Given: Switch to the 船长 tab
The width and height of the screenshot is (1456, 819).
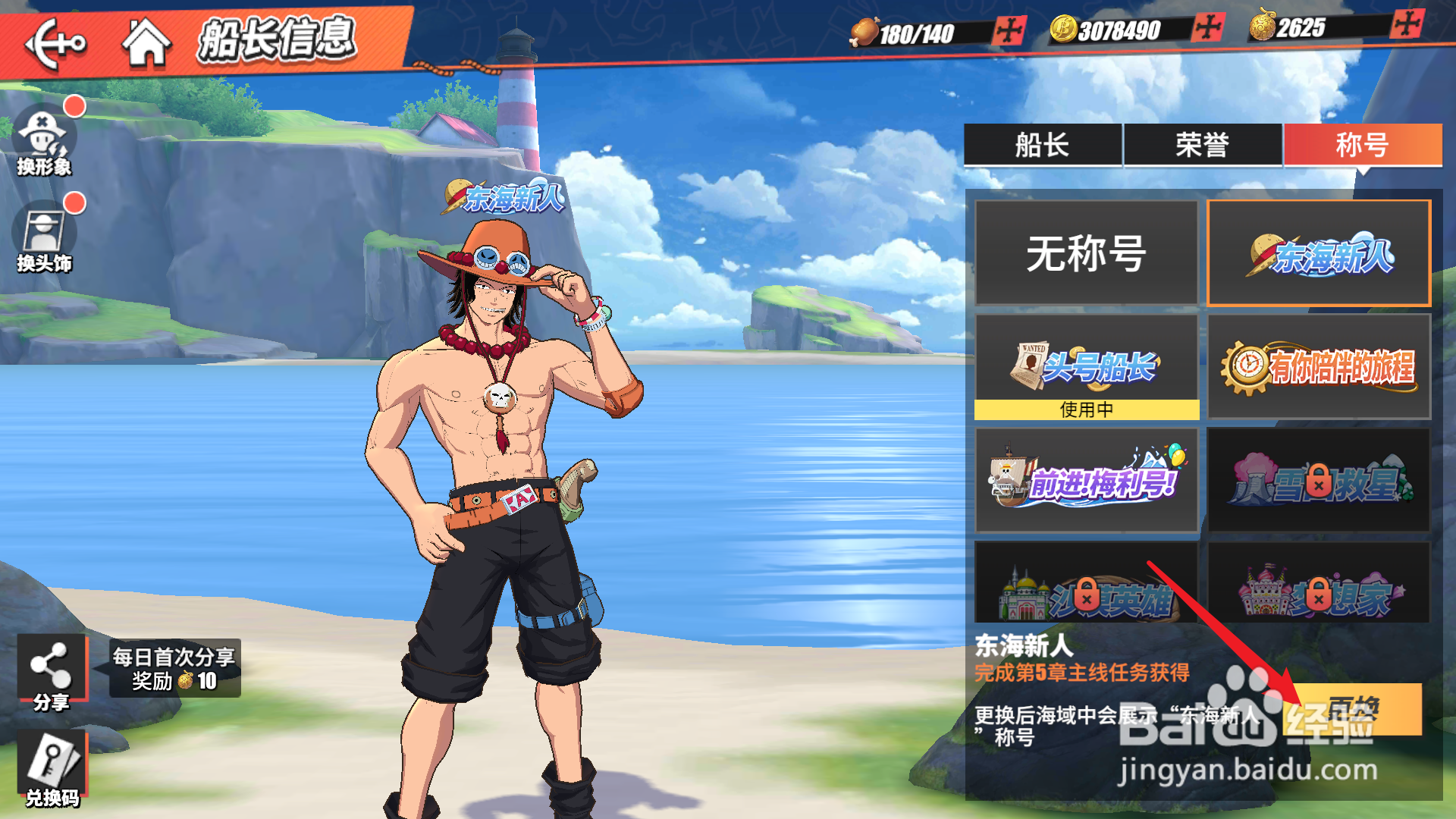Looking at the screenshot, I should tap(1042, 144).
